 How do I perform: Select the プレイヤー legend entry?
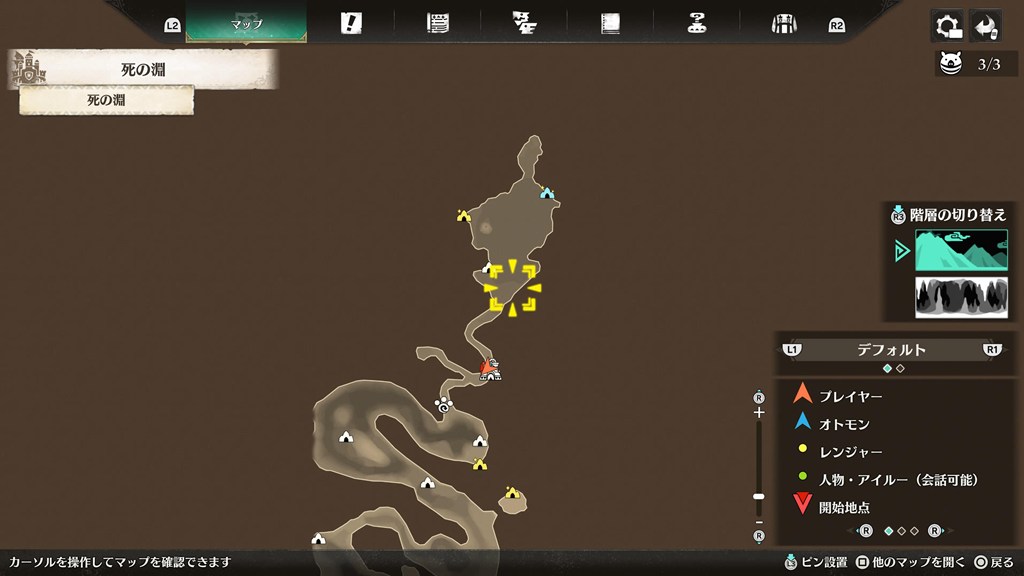(850, 396)
